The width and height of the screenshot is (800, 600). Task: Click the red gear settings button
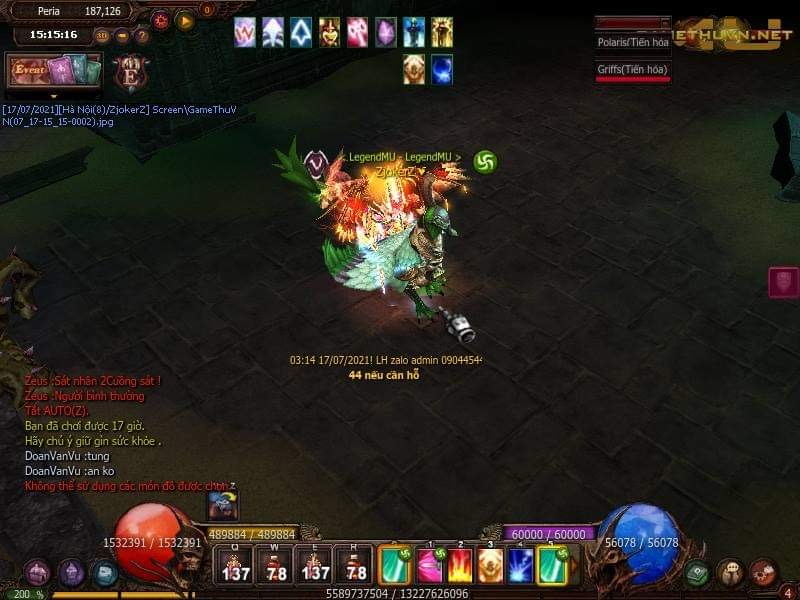coord(161,20)
